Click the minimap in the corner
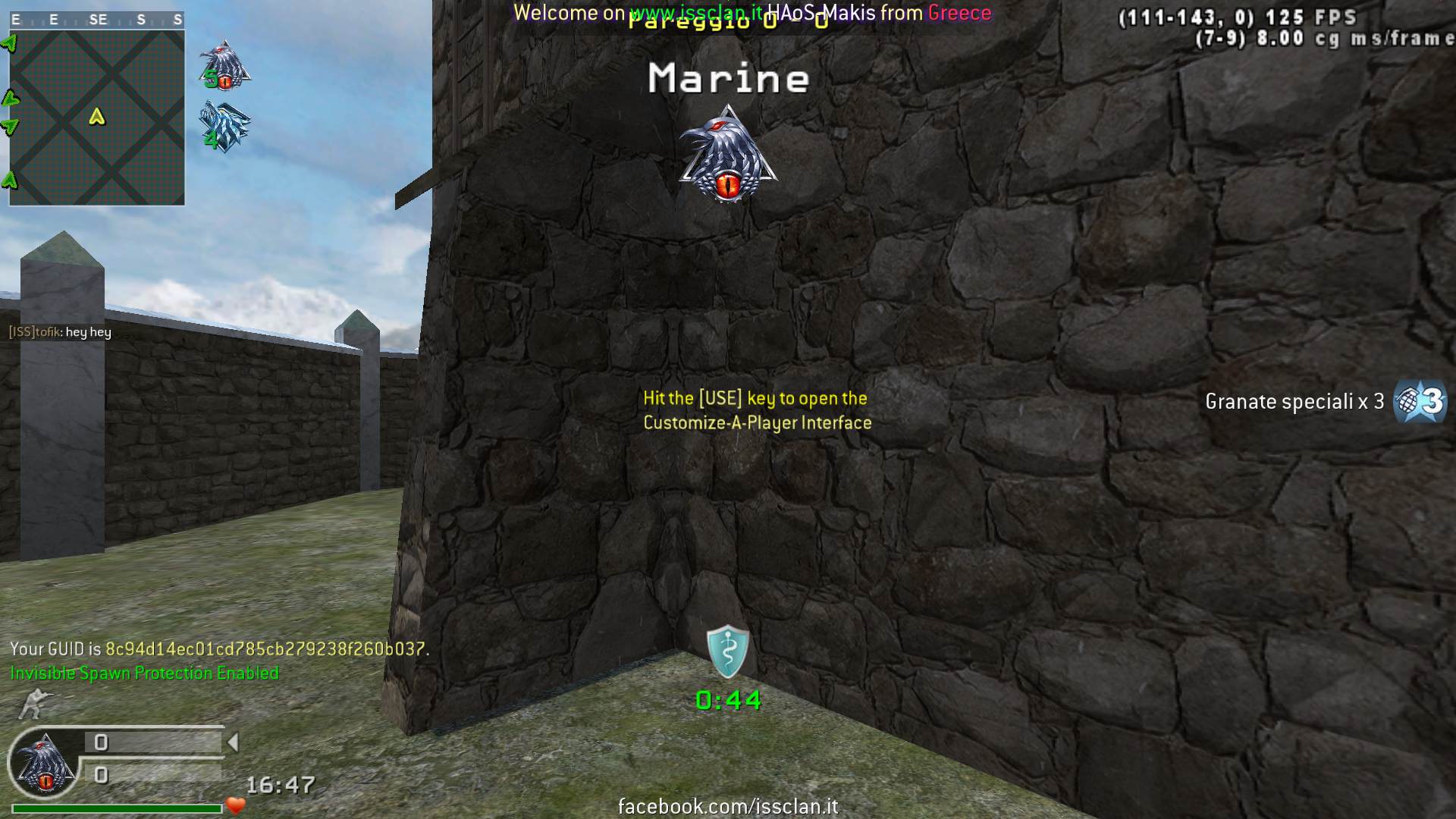The image size is (1456, 819). (97, 117)
